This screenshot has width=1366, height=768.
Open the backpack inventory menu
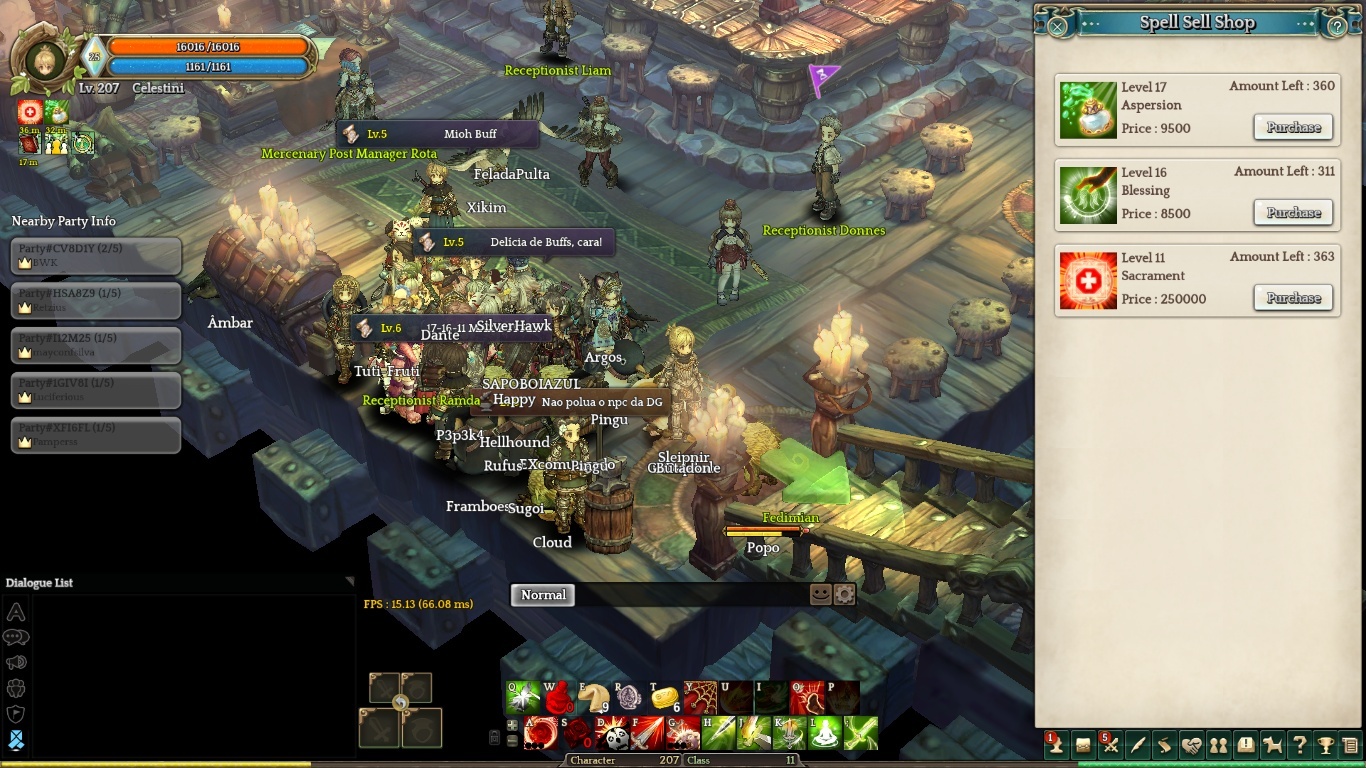click(1083, 745)
